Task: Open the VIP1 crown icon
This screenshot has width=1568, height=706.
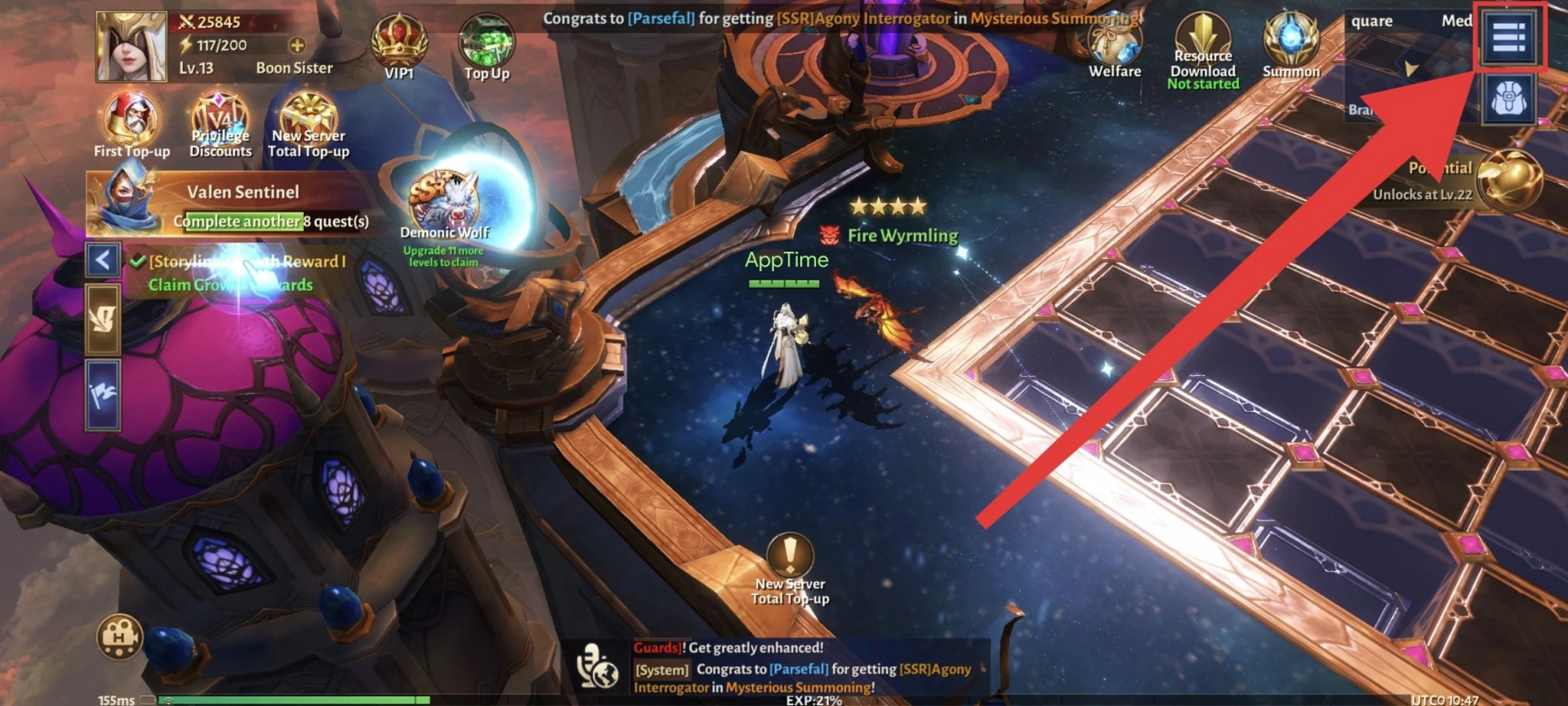Action: [399, 46]
